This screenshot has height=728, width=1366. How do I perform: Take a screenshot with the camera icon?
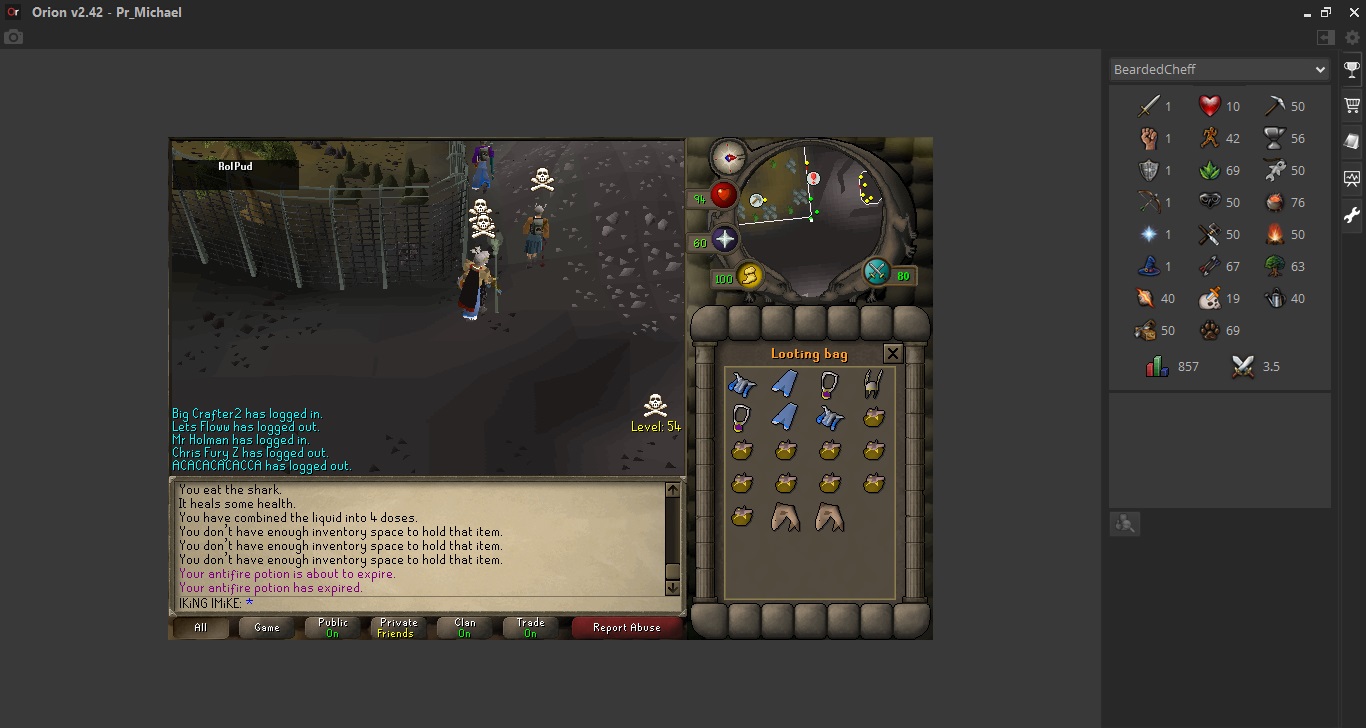(x=13, y=38)
